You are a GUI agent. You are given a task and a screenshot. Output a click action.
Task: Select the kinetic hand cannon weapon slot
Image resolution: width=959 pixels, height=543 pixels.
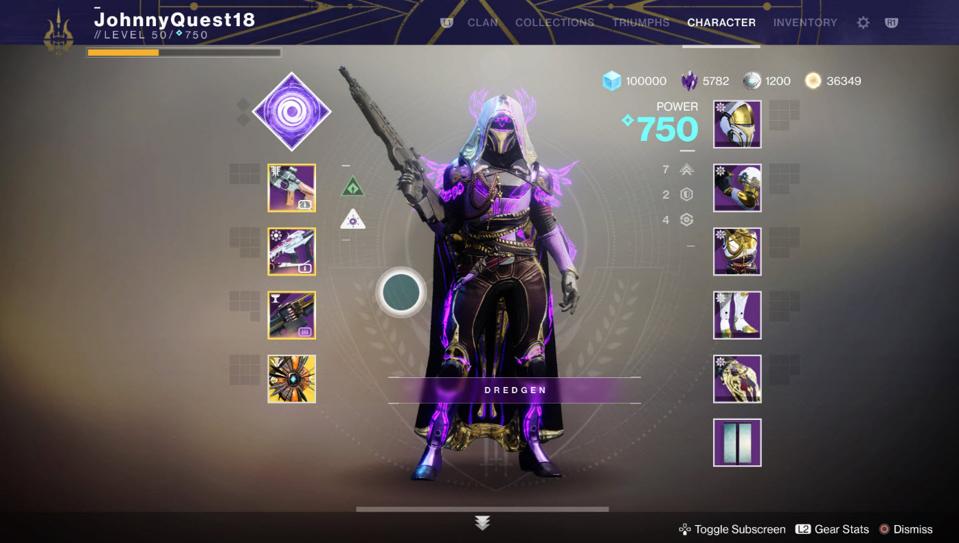coord(292,188)
